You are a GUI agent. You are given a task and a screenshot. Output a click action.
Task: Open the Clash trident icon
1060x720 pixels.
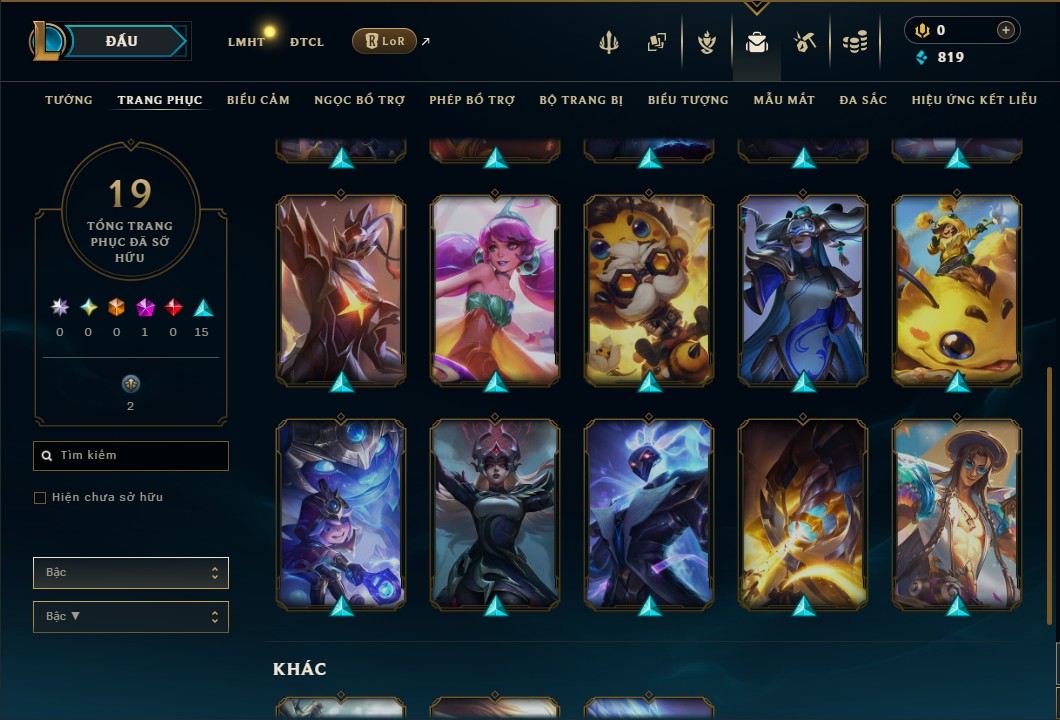point(609,42)
